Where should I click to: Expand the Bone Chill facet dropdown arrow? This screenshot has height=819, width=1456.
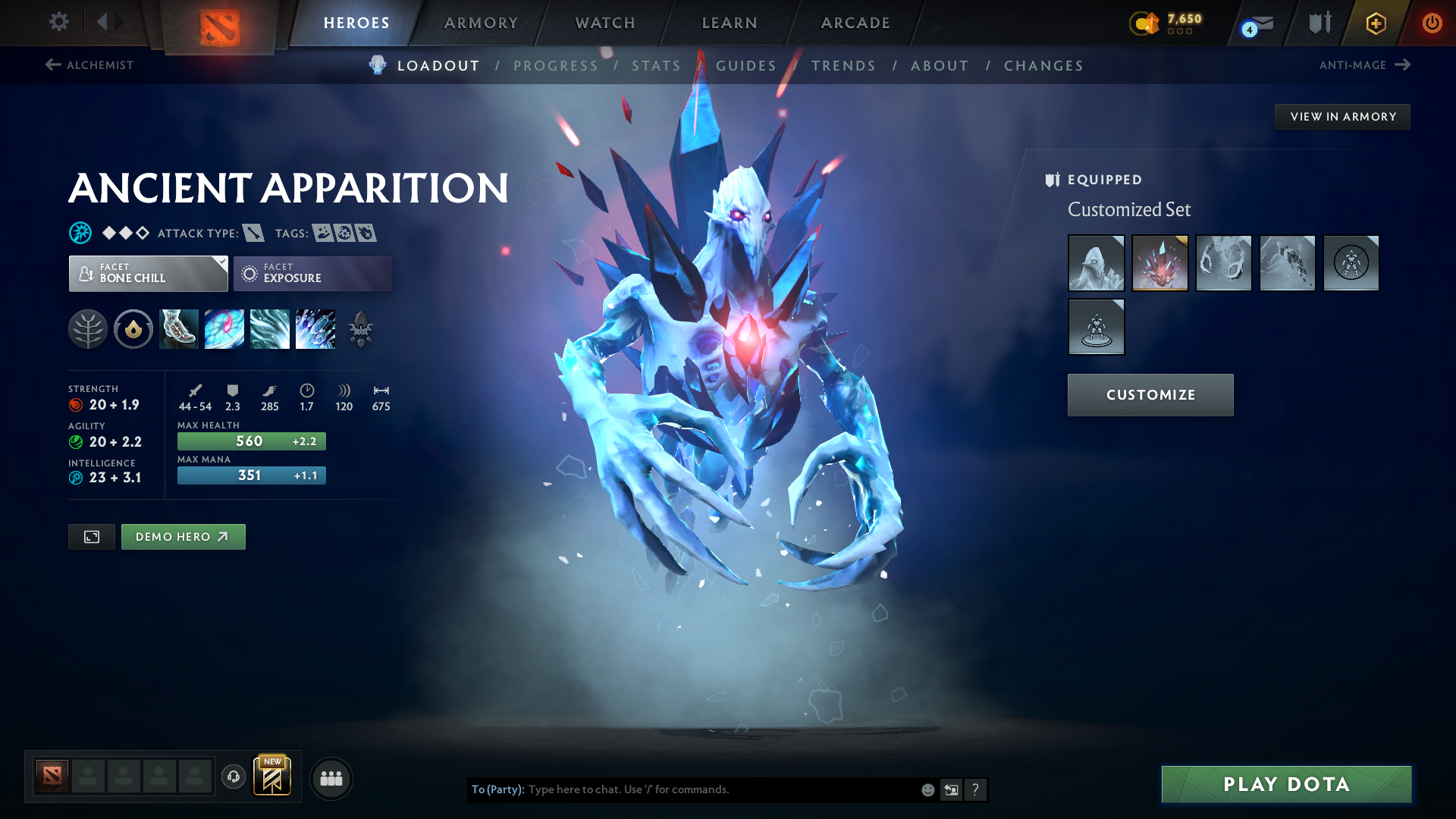pos(221,263)
